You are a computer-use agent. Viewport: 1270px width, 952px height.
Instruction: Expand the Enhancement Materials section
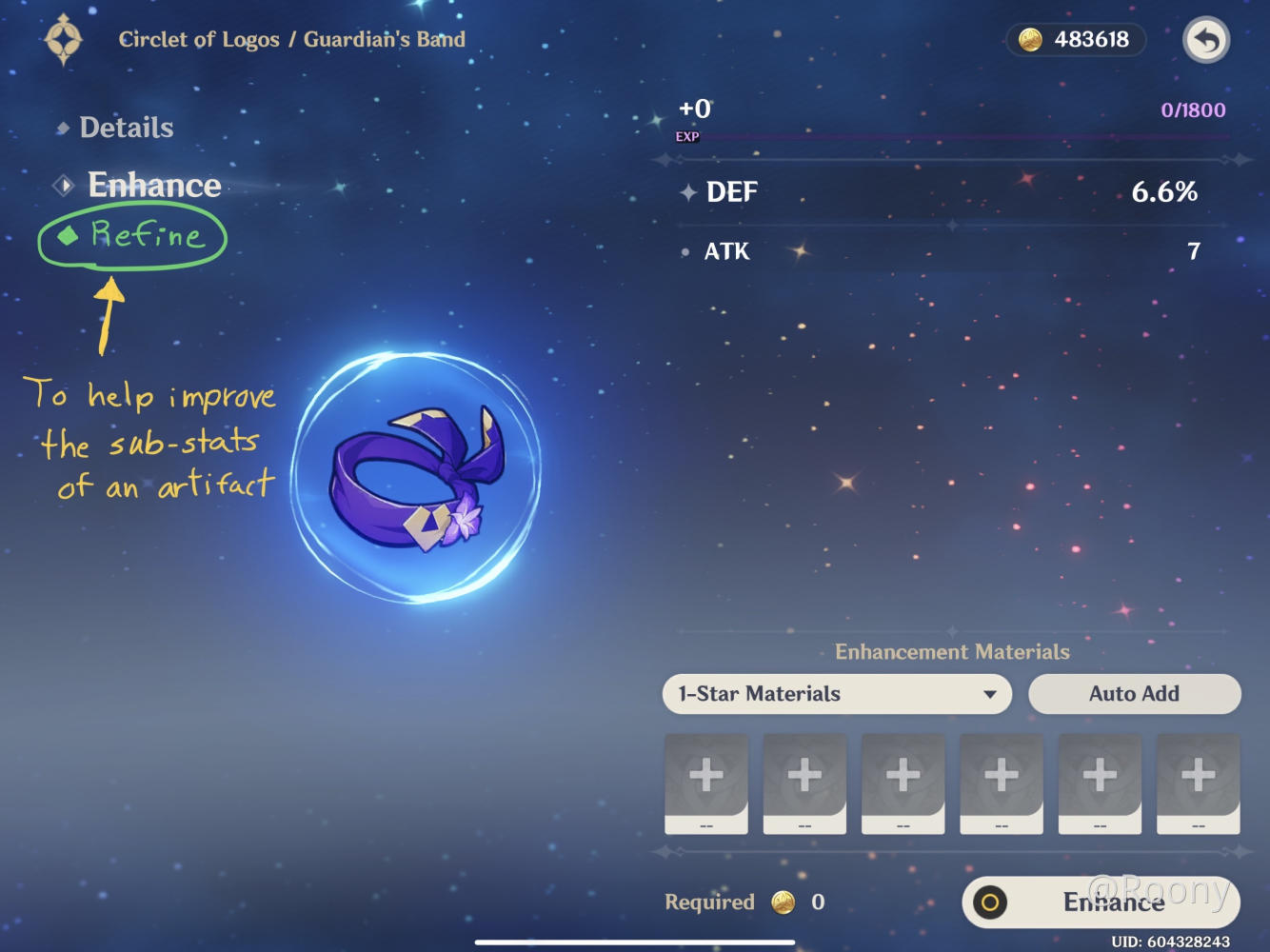click(952, 652)
